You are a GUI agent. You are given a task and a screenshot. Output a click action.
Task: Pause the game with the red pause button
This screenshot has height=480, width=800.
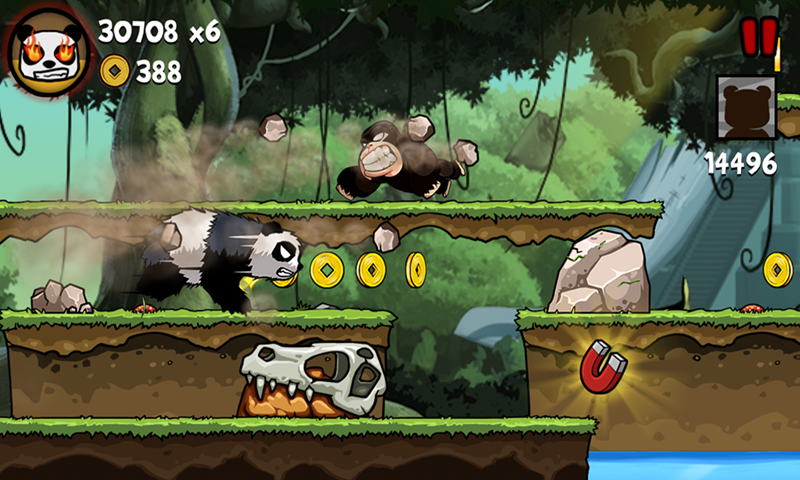tap(758, 37)
